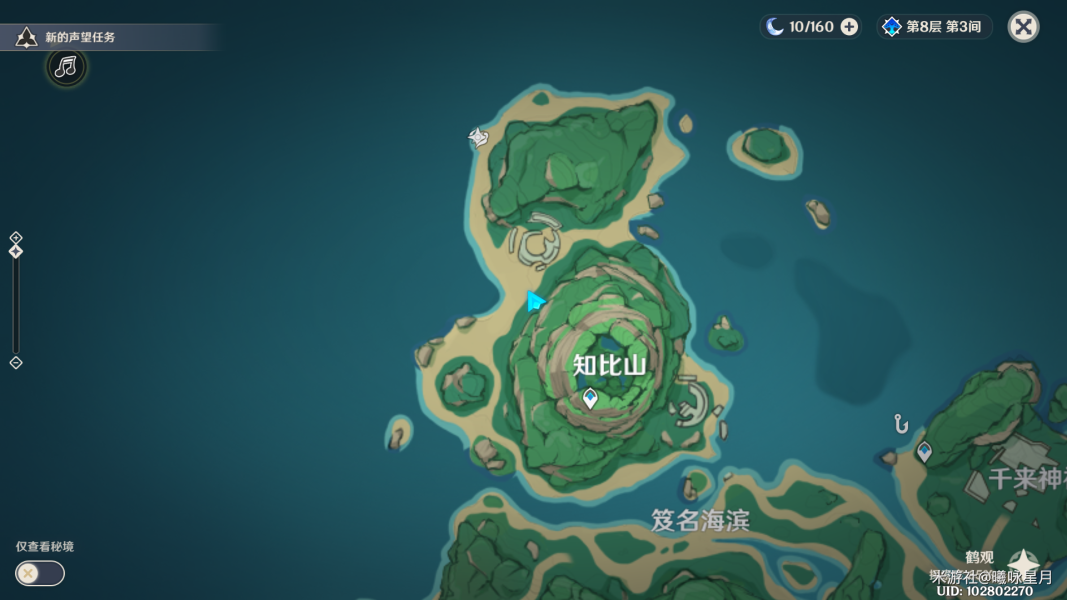Select the teleport waypoint below 知比山

tap(590, 398)
